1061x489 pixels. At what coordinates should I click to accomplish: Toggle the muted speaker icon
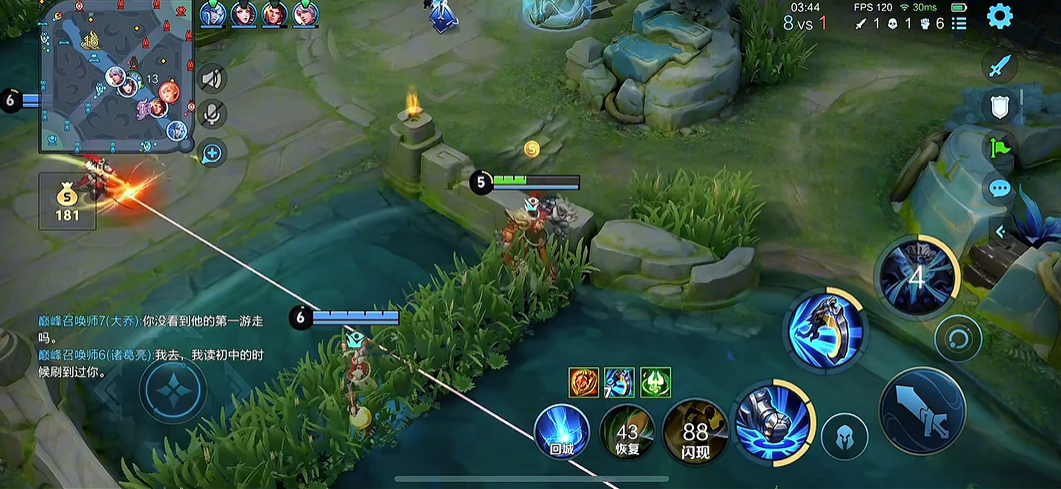212,78
